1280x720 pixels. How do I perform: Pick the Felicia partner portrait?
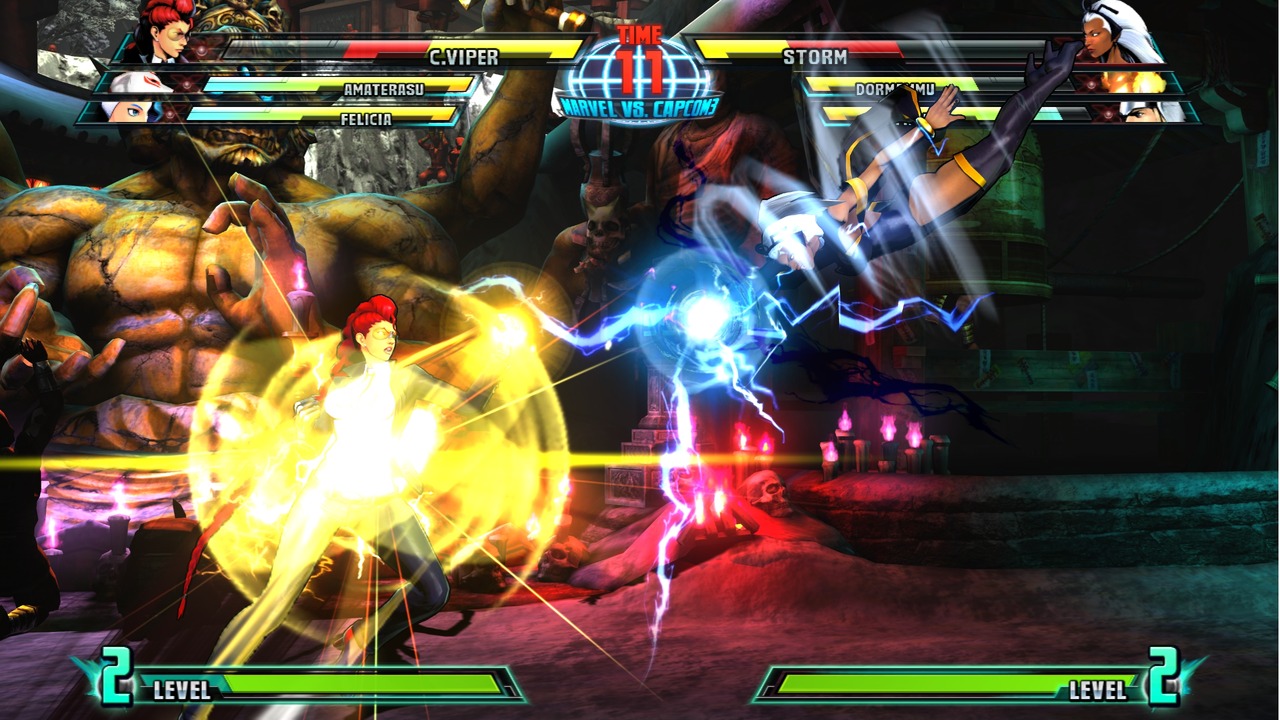125,111
